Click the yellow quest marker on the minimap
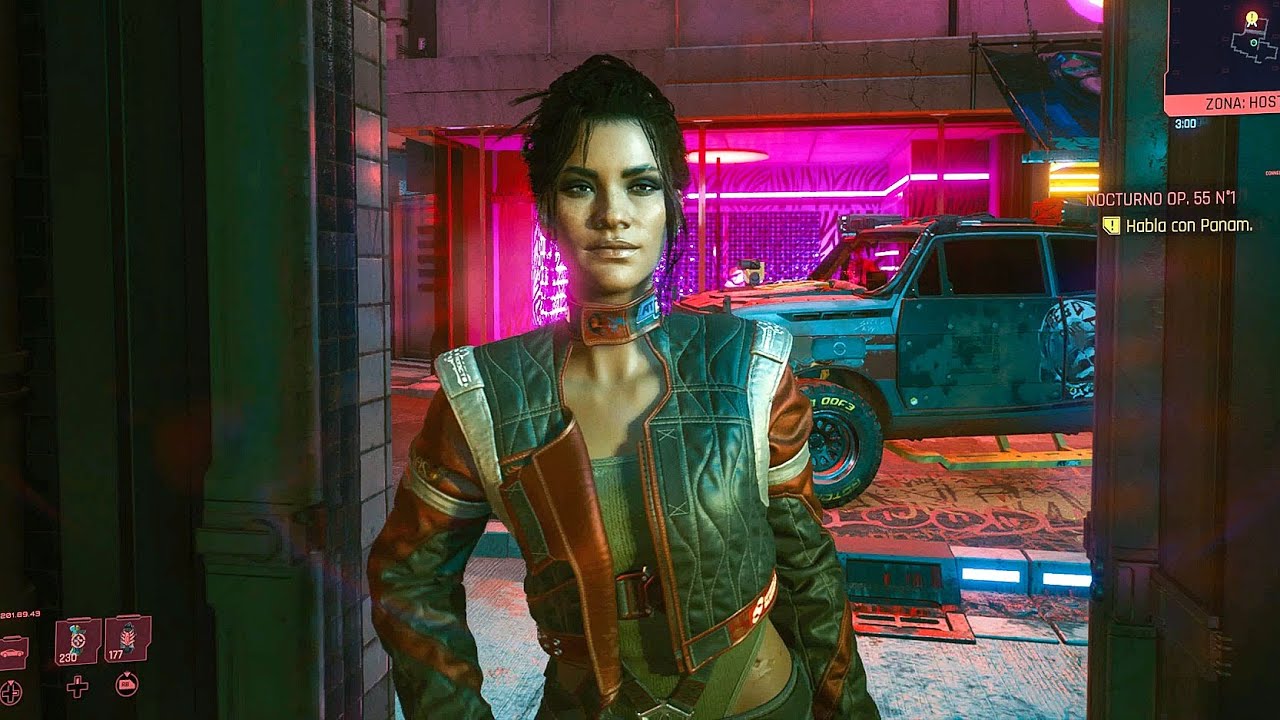 [1251, 17]
